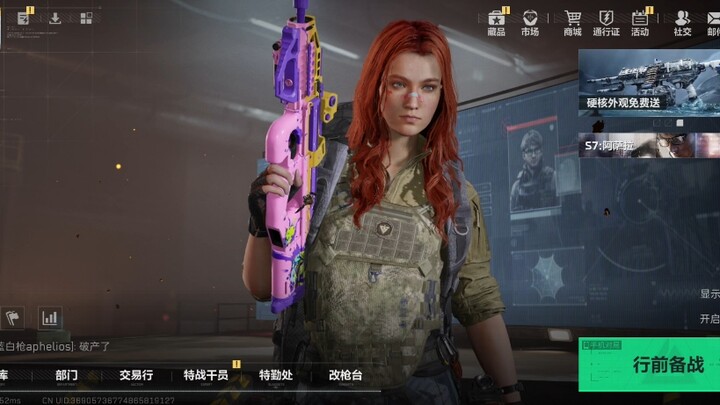Viewport: 720px width, 405px height.
Task: Switch to the 交易行 tab
Action: 136,376
